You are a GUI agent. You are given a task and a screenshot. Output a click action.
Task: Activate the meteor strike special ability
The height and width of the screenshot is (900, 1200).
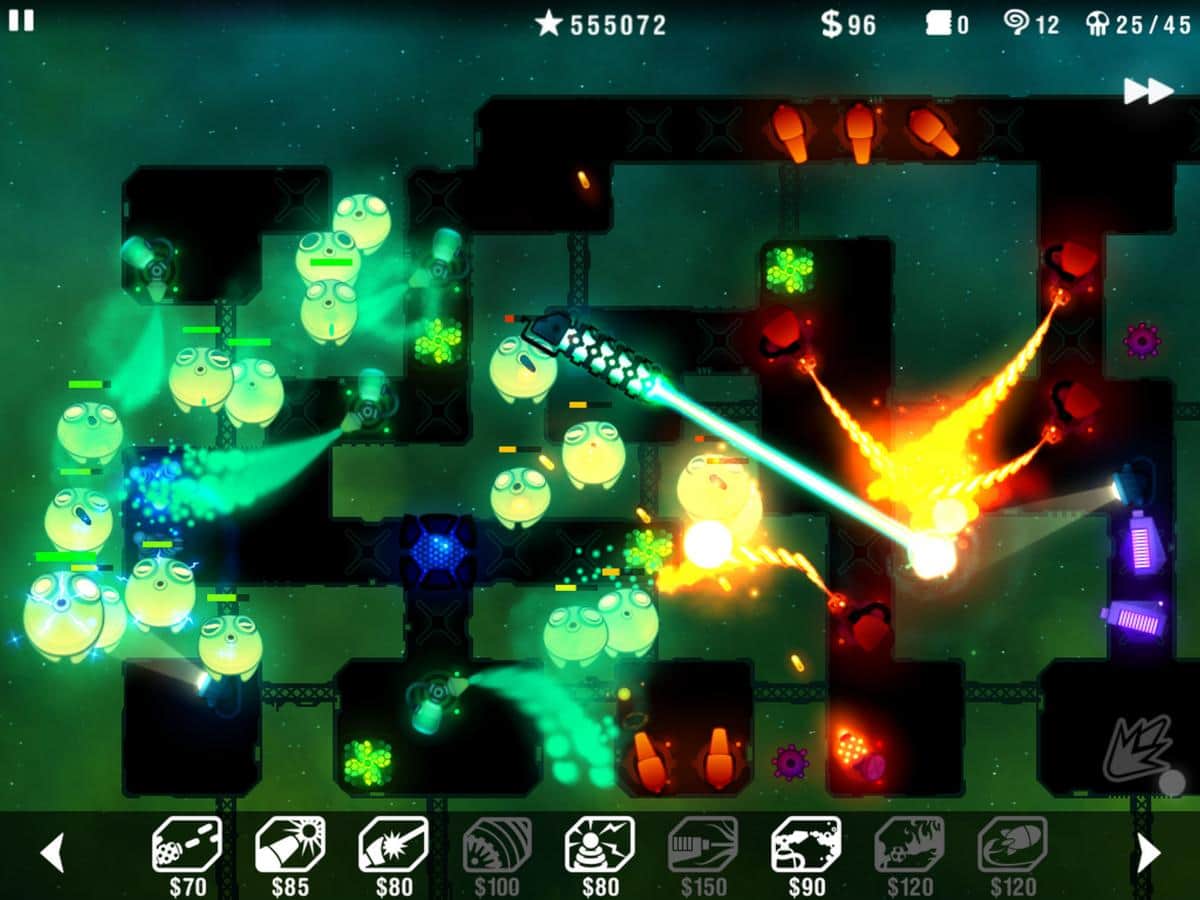click(1141, 752)
